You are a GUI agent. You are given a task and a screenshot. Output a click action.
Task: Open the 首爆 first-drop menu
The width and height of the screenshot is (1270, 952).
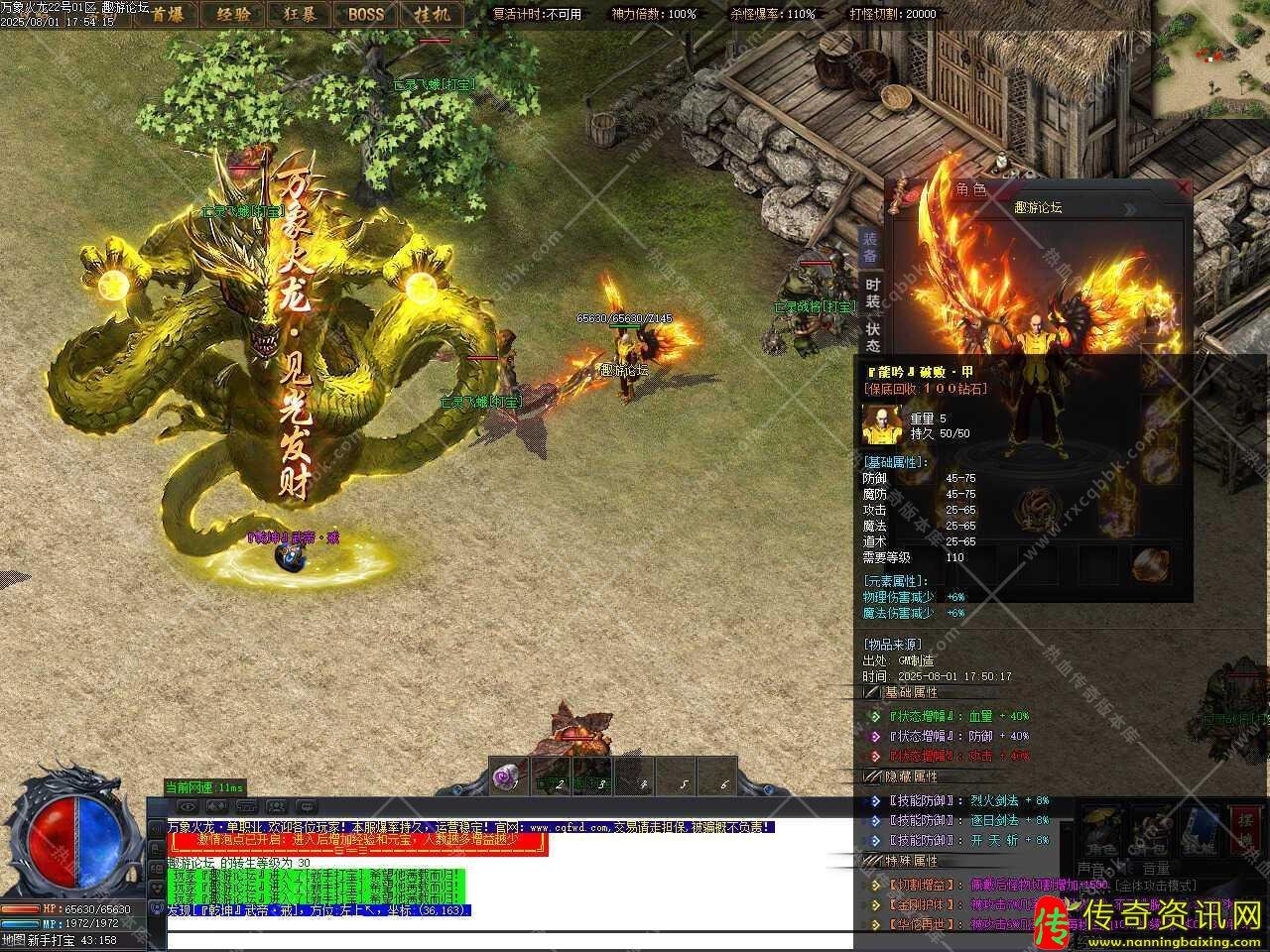[x=166, y=14]
